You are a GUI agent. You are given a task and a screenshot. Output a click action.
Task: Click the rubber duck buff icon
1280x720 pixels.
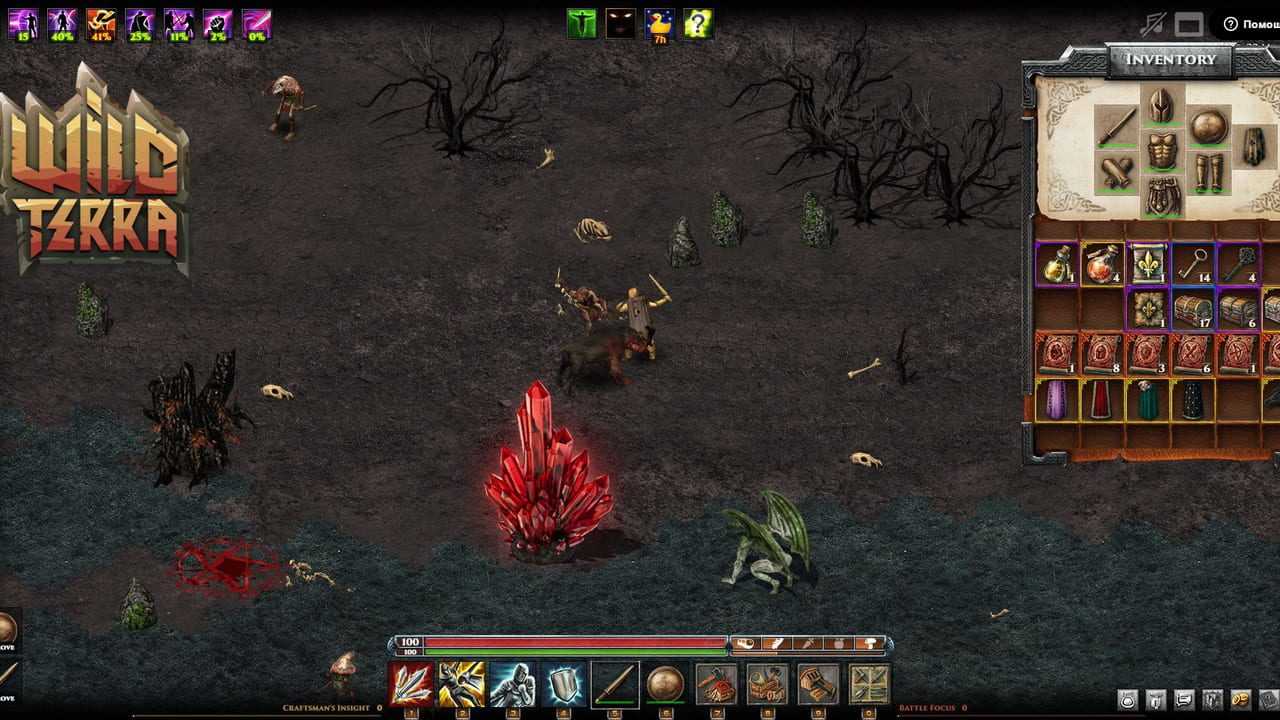point(659,23)
